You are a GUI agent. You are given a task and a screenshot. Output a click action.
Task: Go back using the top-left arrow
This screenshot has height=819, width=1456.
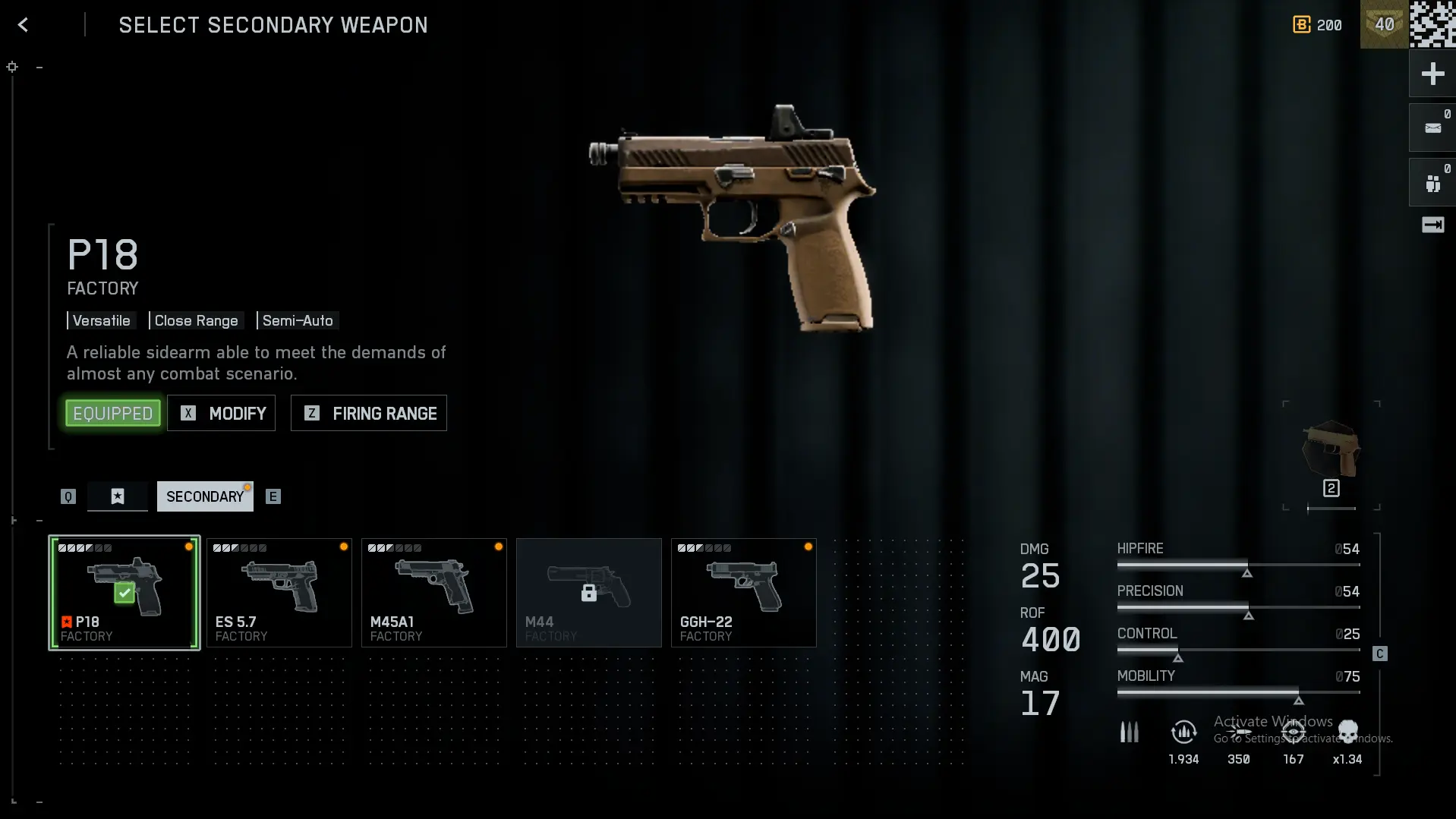(23, 25)
